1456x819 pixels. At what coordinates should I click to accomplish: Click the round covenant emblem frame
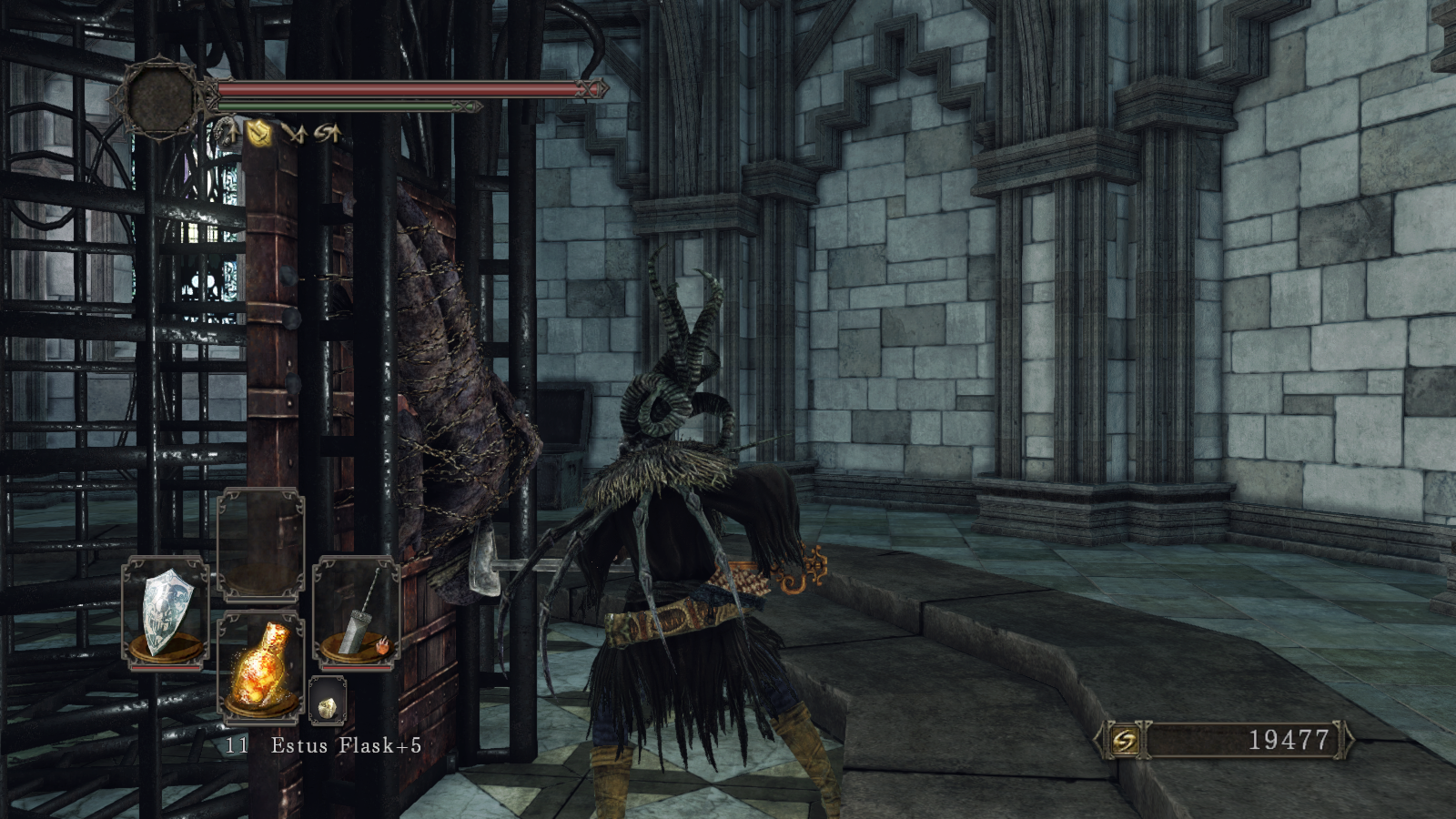coord(162,96)
